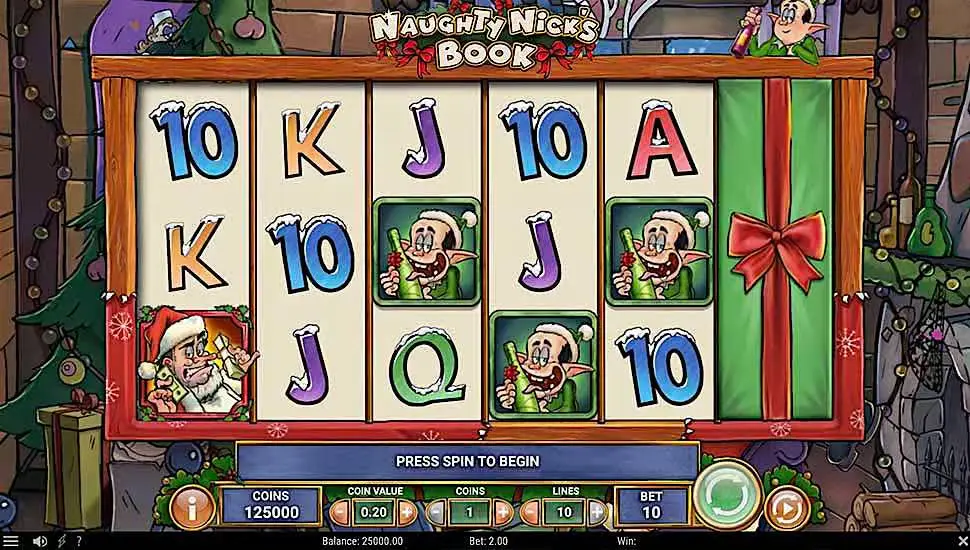This screenshot has width=970, height=550.
Task: Toggle the sound speaker icon
Action: tap(40, 542)
